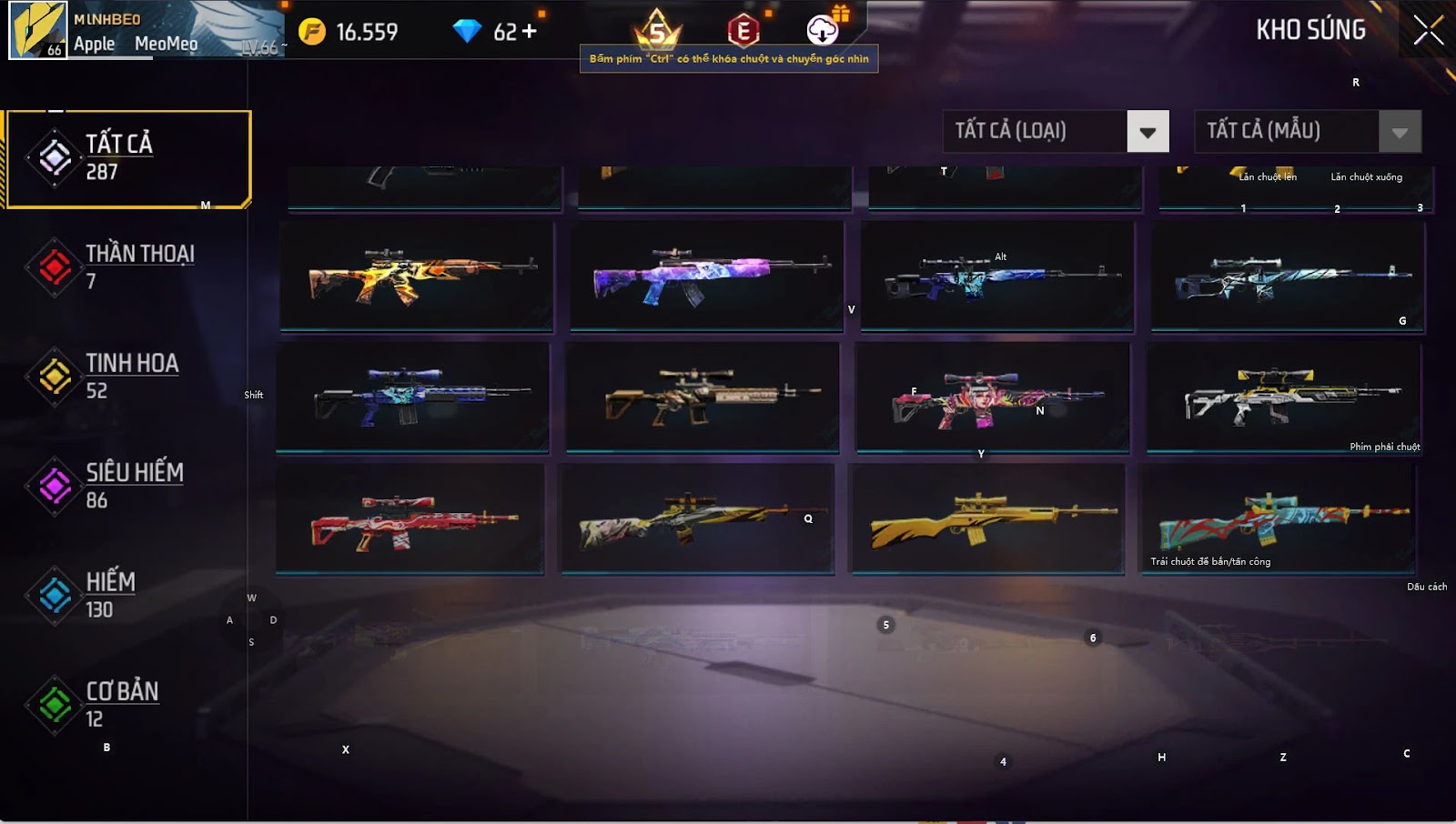This screenshot has height=824, width=1456.
Task: Open the MINHBEO player profile avatar
Action: (37, 30)
